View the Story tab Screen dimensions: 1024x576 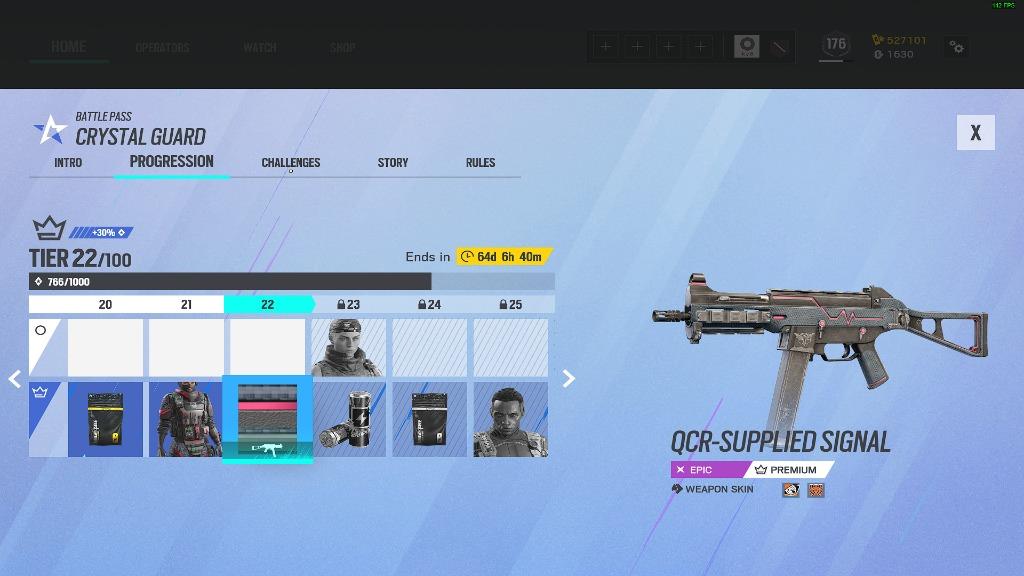pos(393,162)
